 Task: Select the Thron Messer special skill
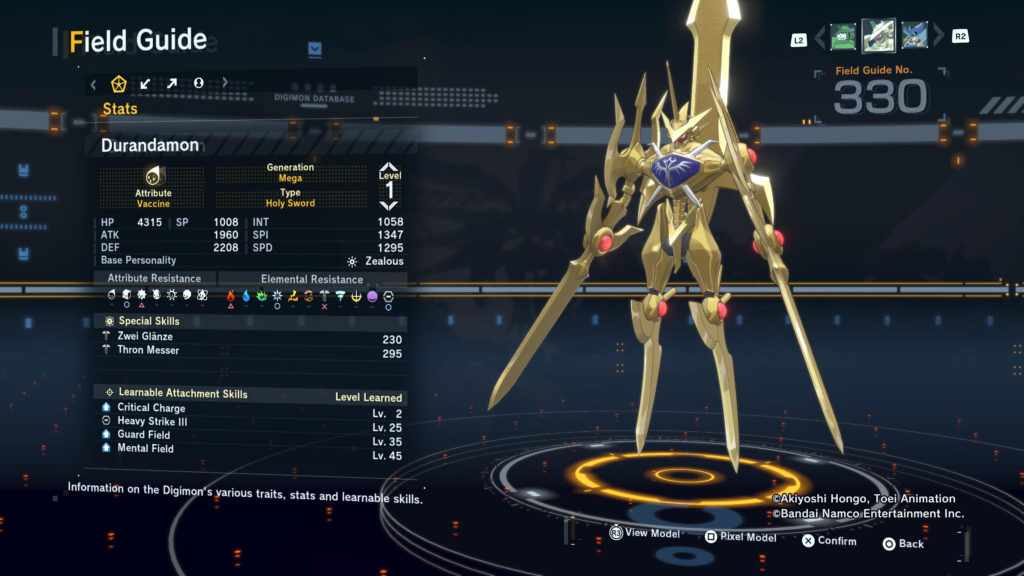click(x=148, y=351)
